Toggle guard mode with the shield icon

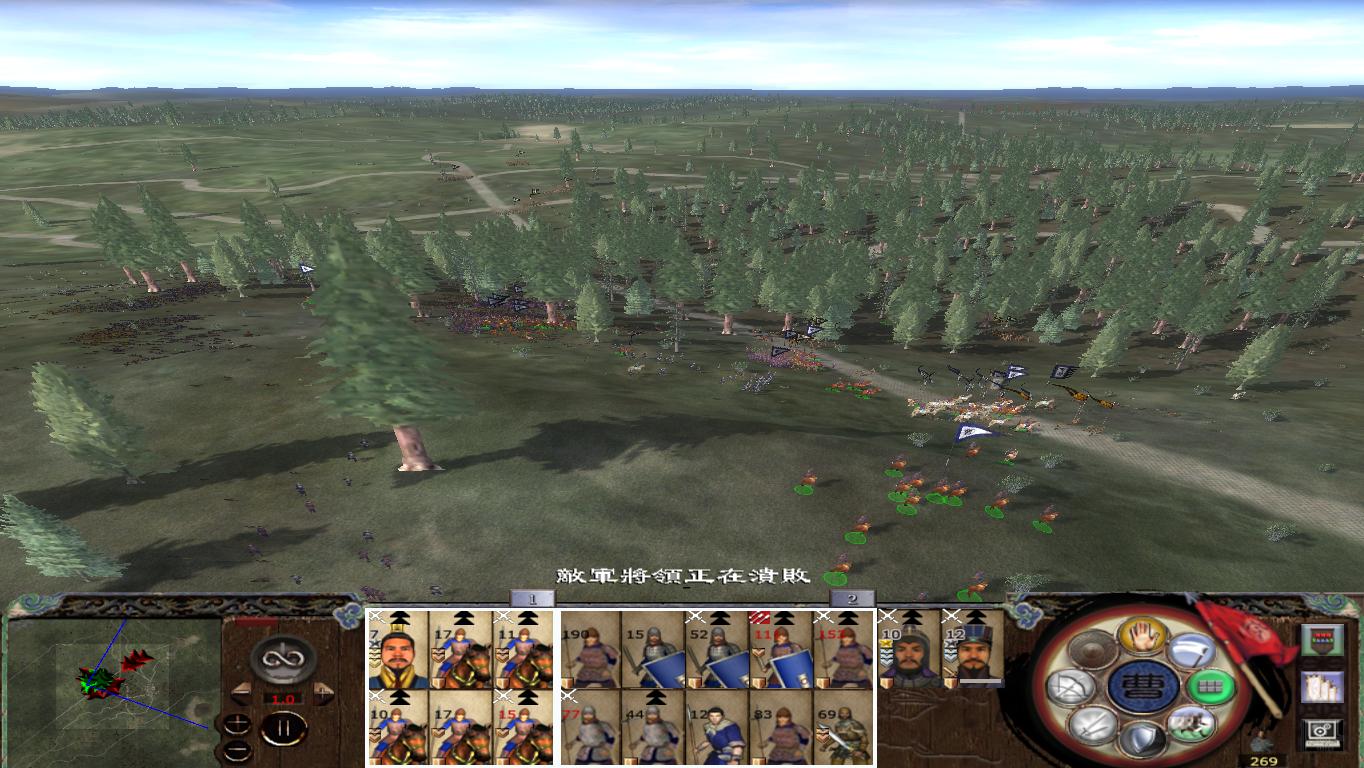pyautogui.click(x=1144, y=740)
